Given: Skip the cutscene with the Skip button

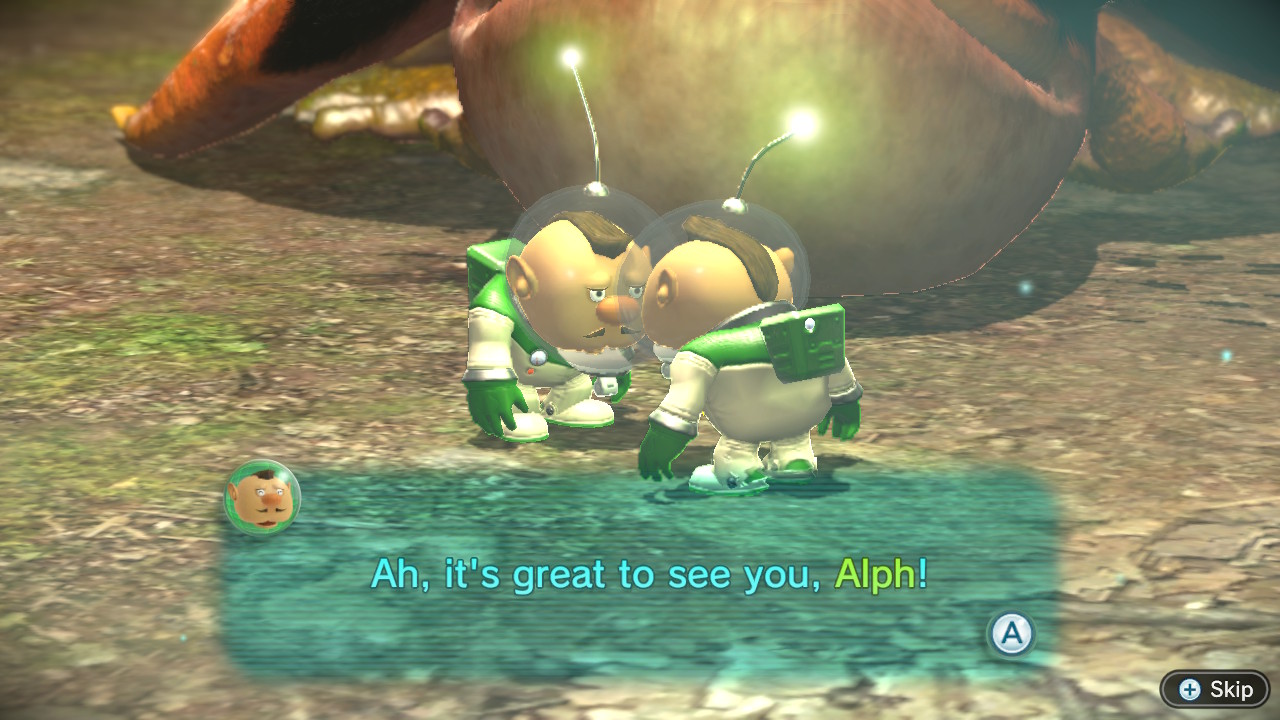Looking at the screenshot, I should tap(1215, 689).
